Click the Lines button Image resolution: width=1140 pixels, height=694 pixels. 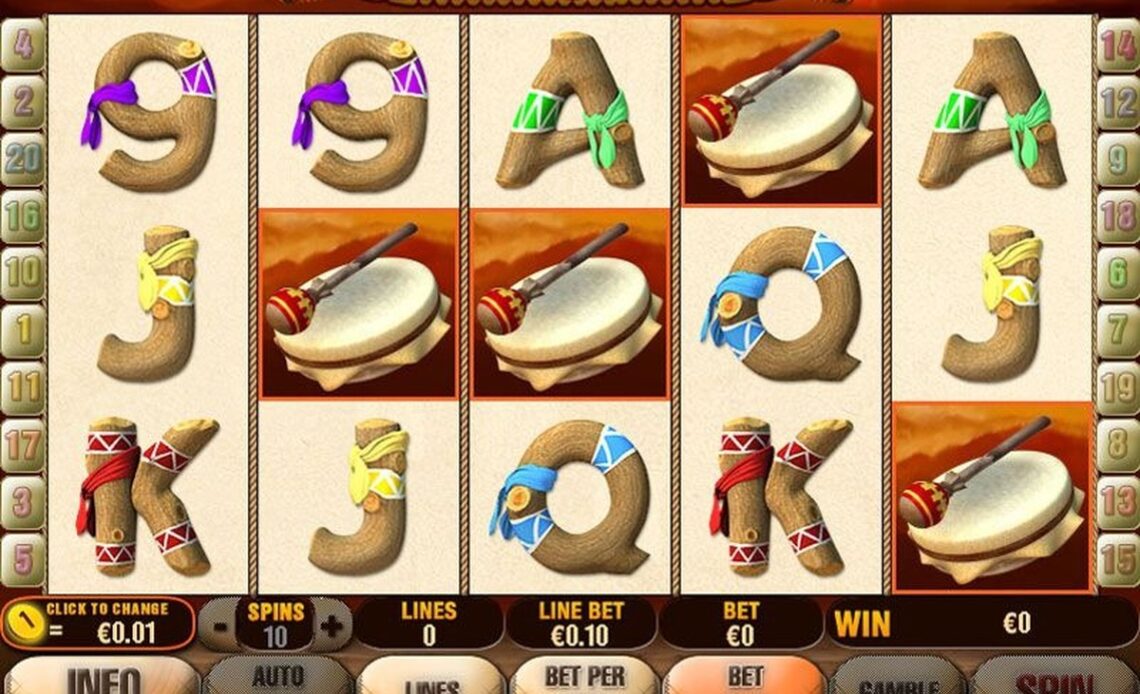[432, 679]
